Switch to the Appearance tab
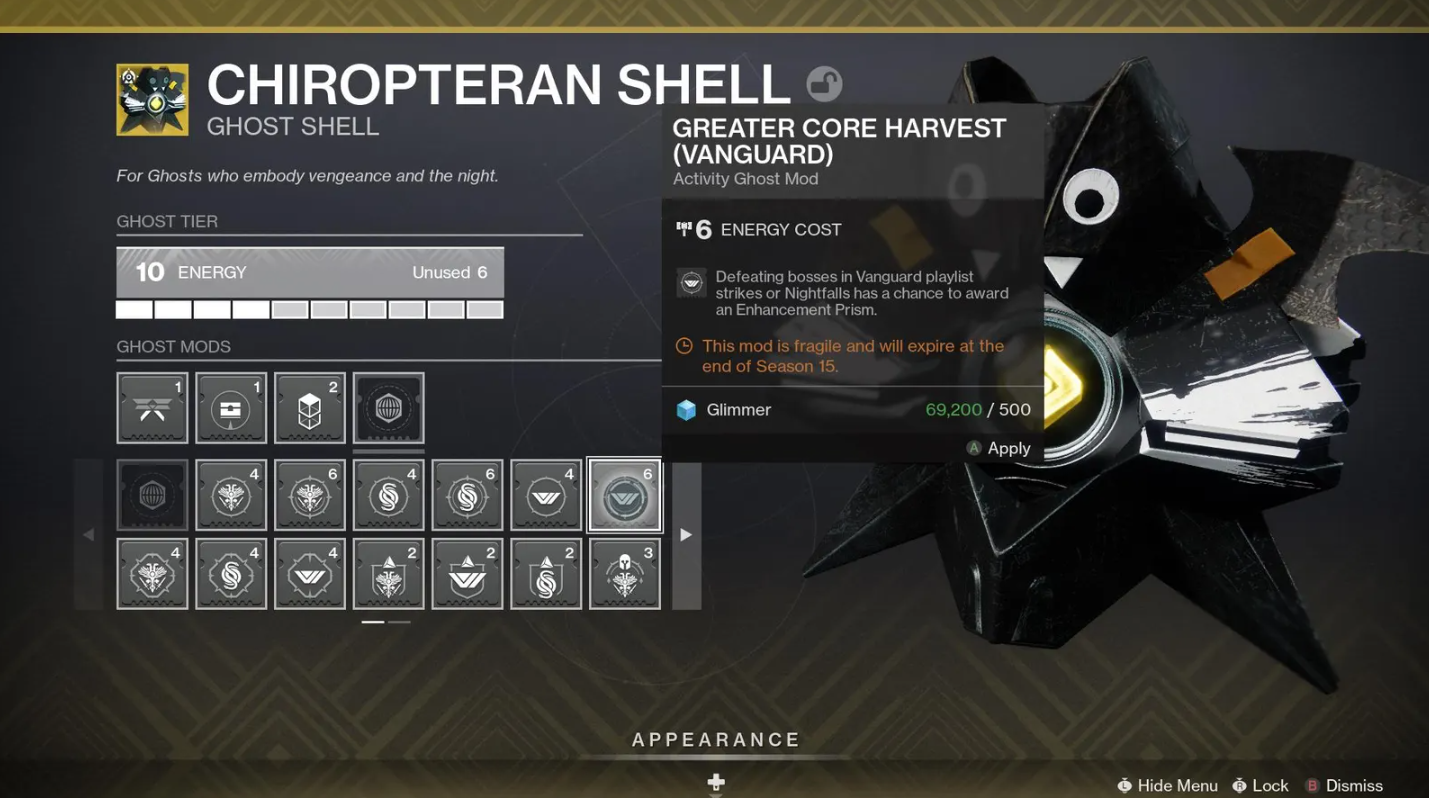1429x798 pixels. pos(715,740)
